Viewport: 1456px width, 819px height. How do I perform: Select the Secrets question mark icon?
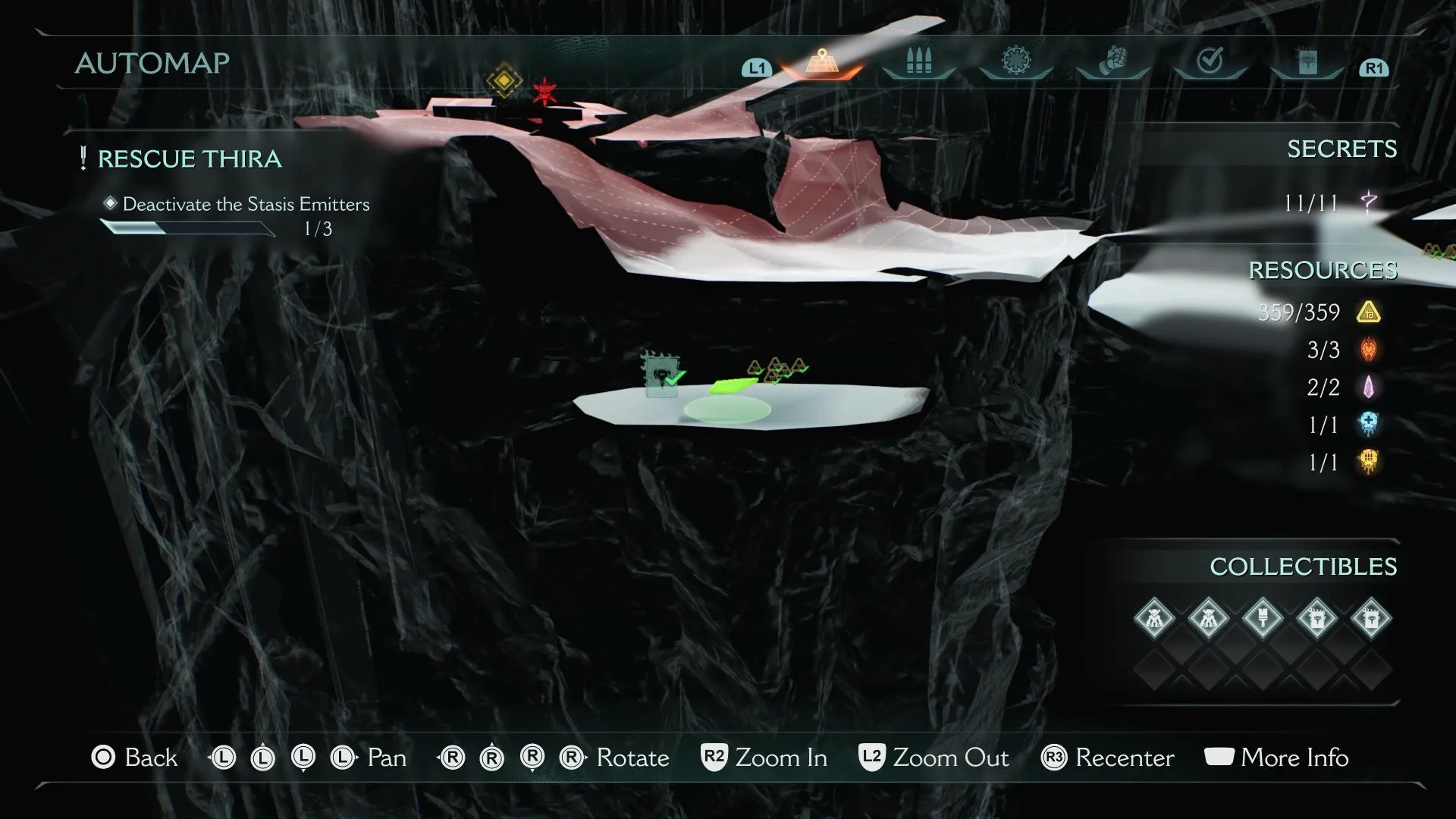(1369, 202)
